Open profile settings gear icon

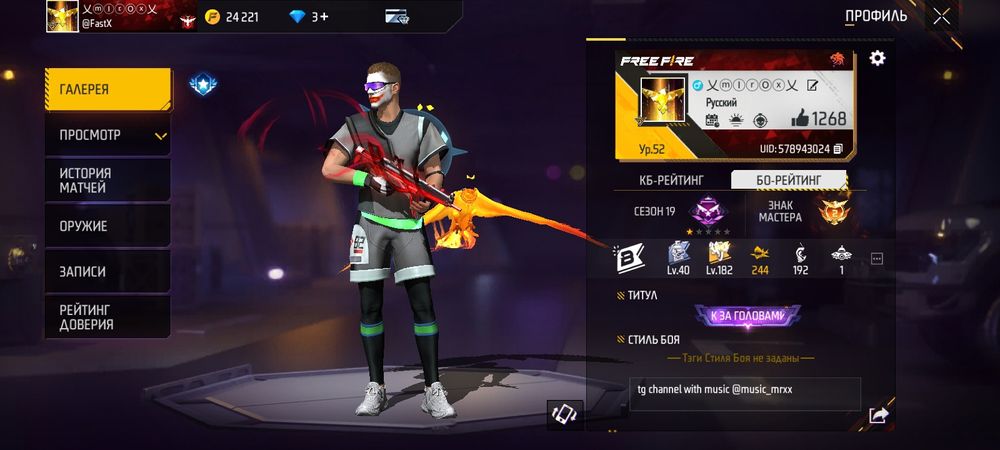877,58
